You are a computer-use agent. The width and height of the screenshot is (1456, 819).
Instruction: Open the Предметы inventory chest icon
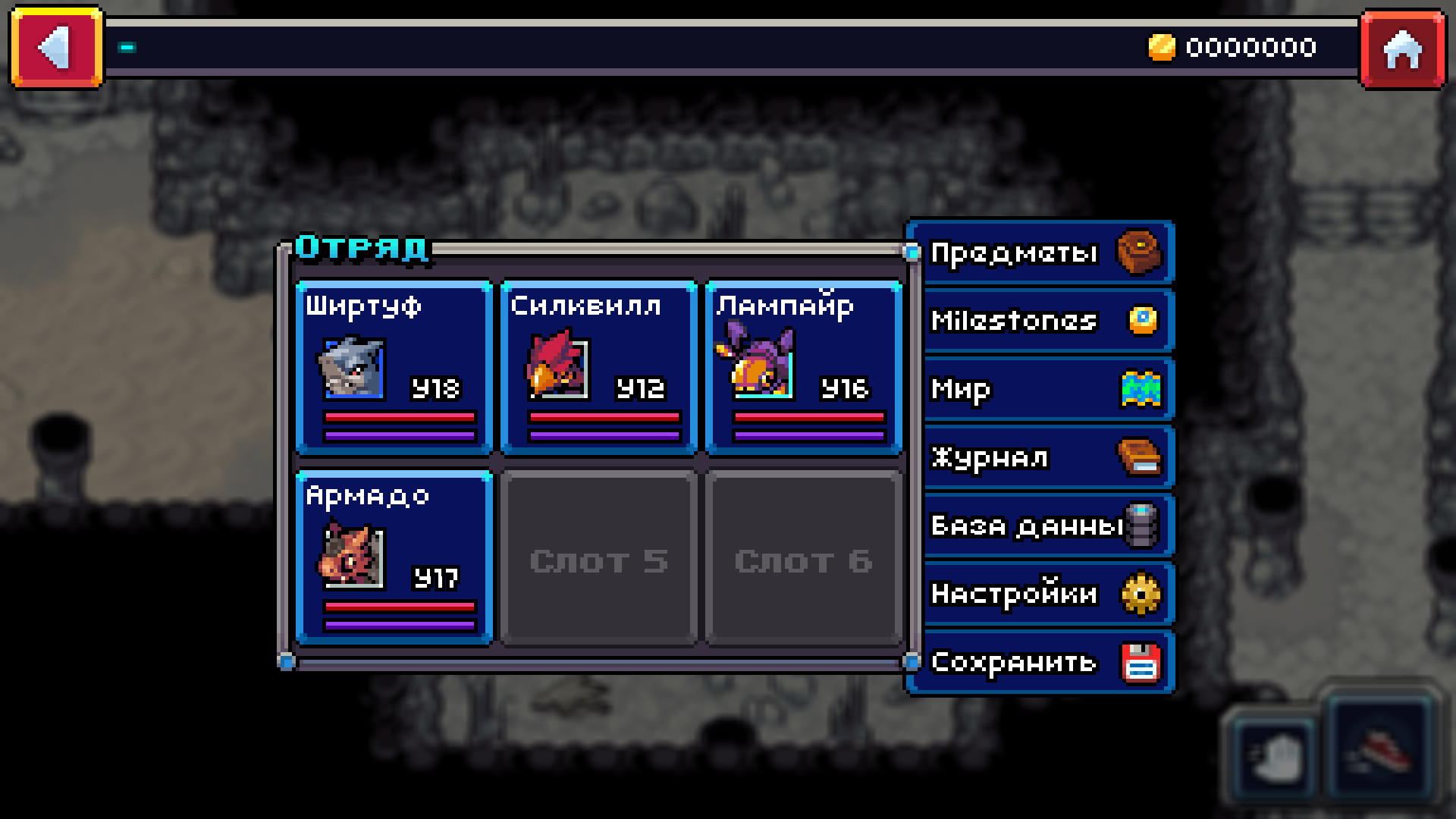tap(1137, 253)
